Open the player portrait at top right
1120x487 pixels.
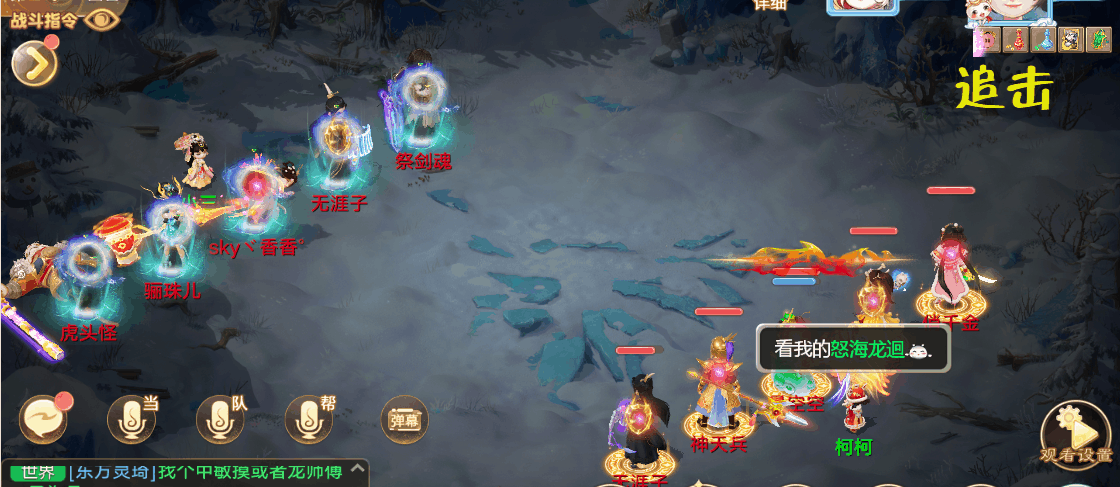[1008, 10]
